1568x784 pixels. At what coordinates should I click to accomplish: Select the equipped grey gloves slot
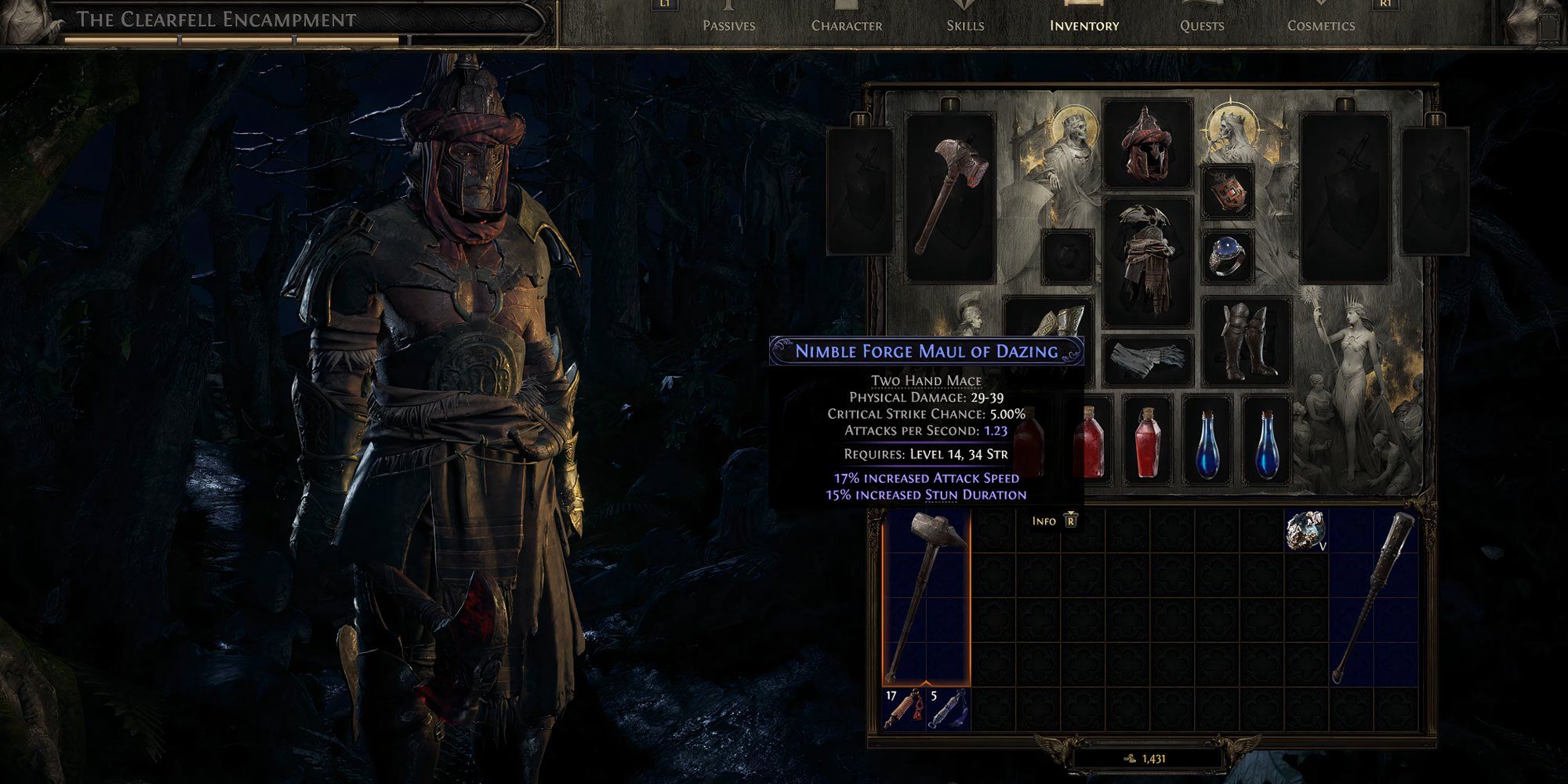(1147, 361)
